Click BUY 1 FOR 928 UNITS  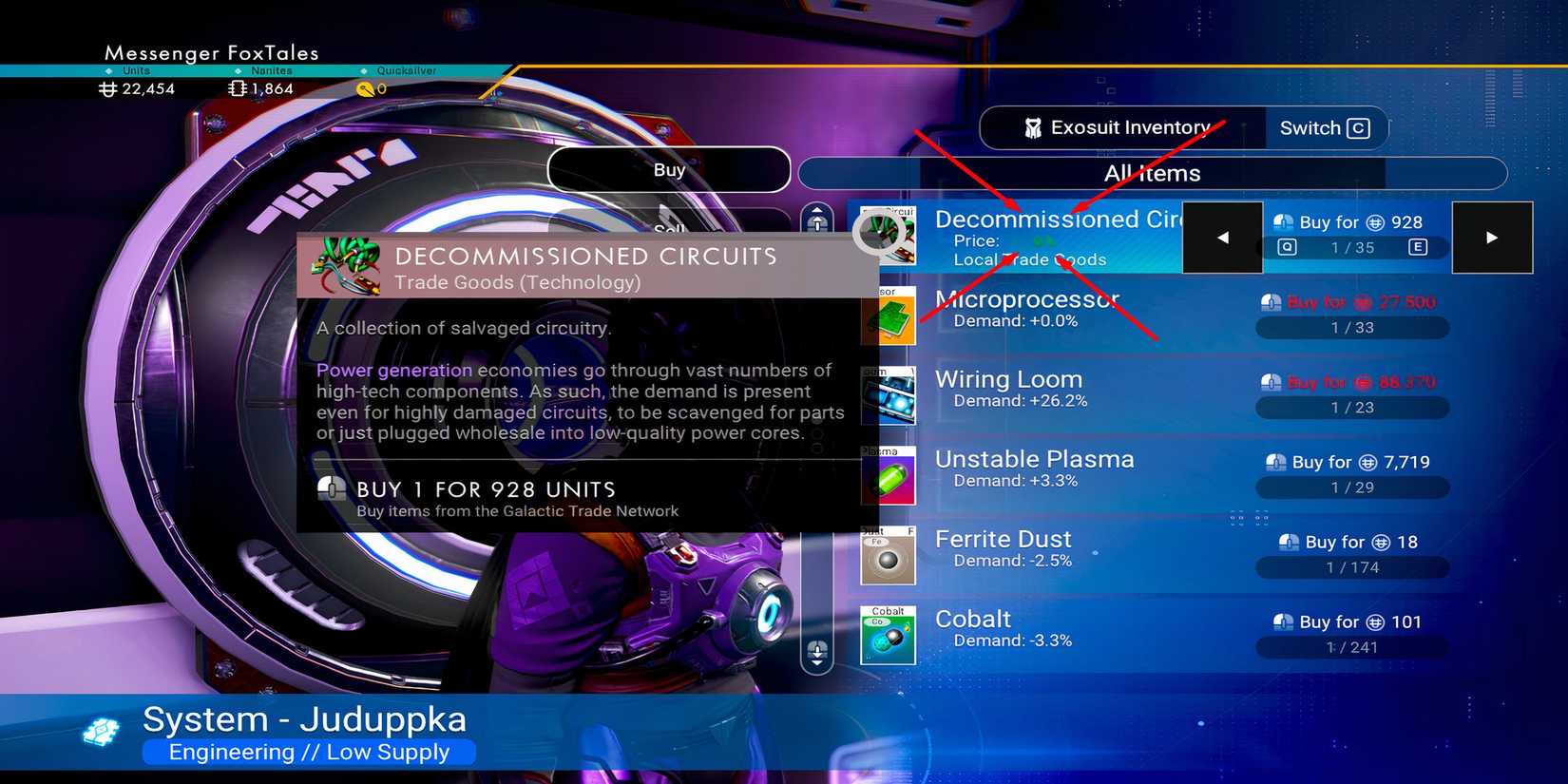(x=485, y=489)
